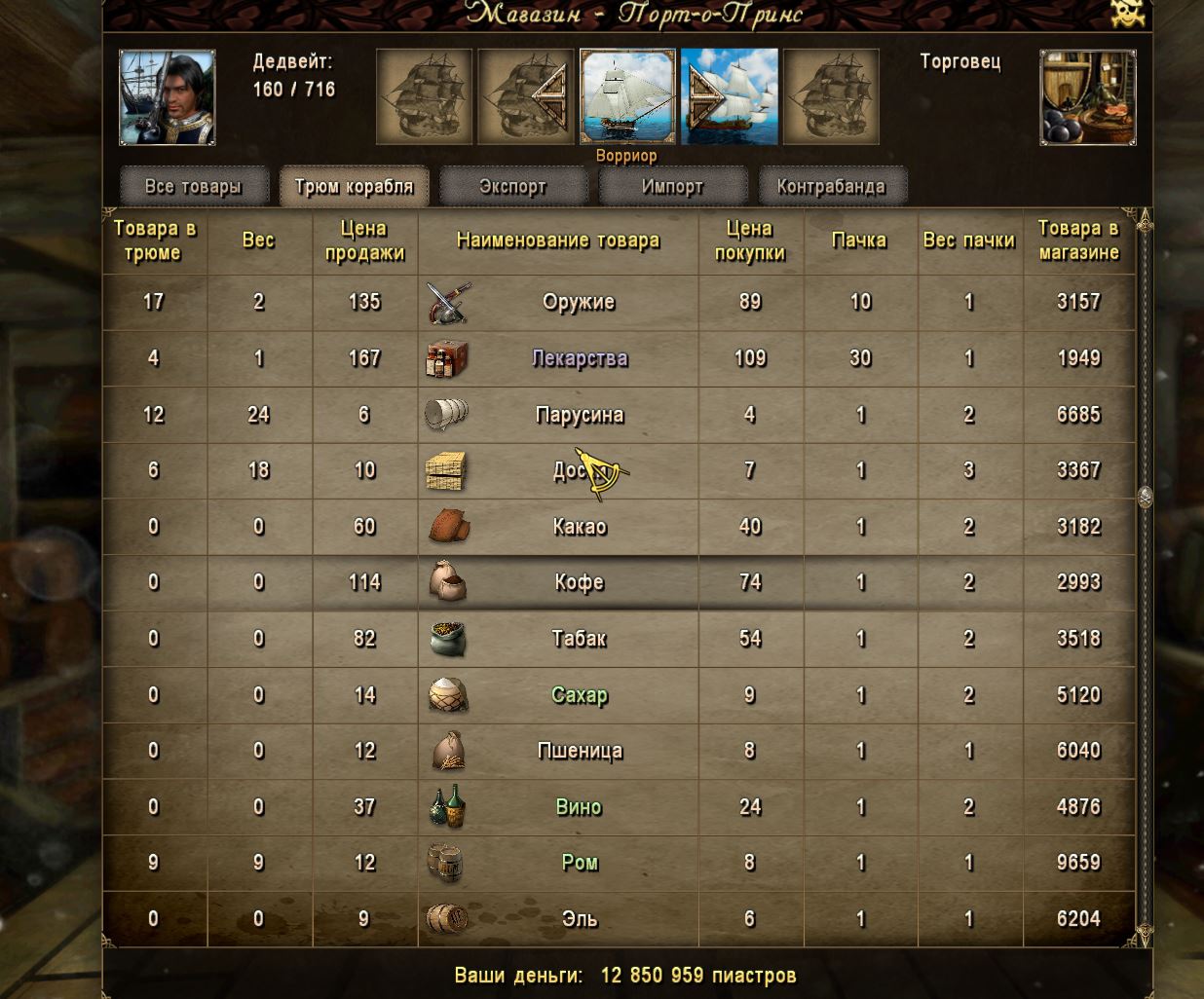The width and height of the screenshot is (1204, 999).
Task: Click the Торговец merchant portrait
Action: click(1087, 97)
